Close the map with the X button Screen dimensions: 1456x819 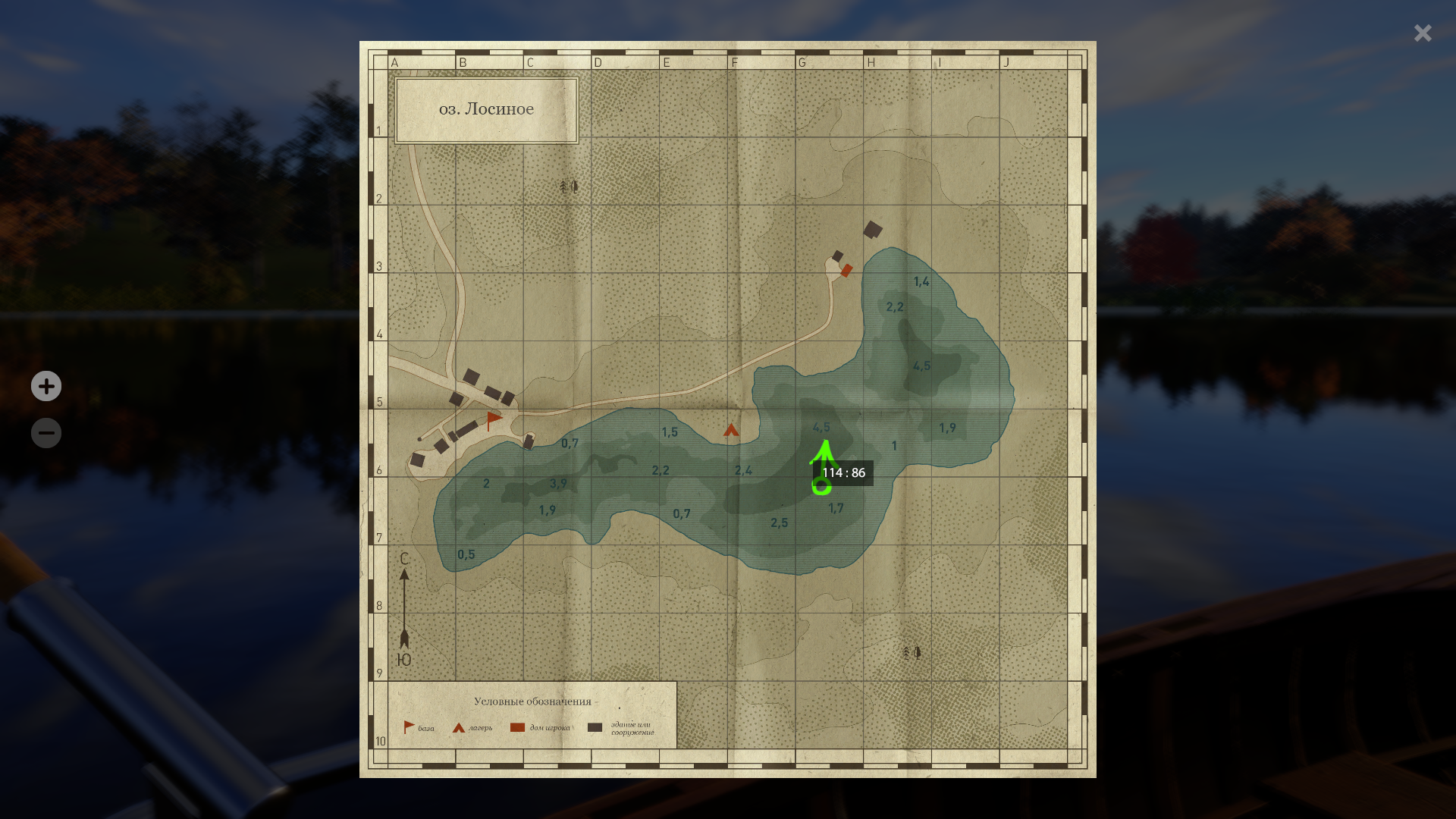click(1423, 33)
